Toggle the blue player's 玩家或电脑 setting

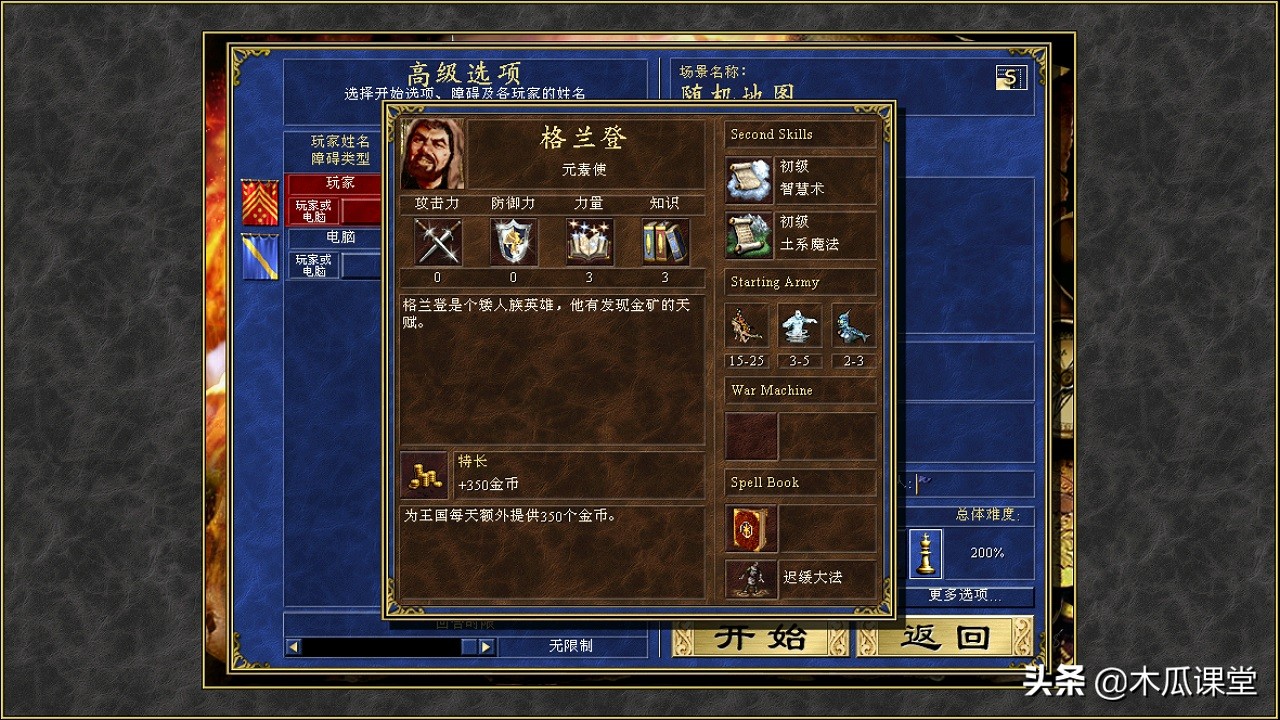(x=312, y=265)
